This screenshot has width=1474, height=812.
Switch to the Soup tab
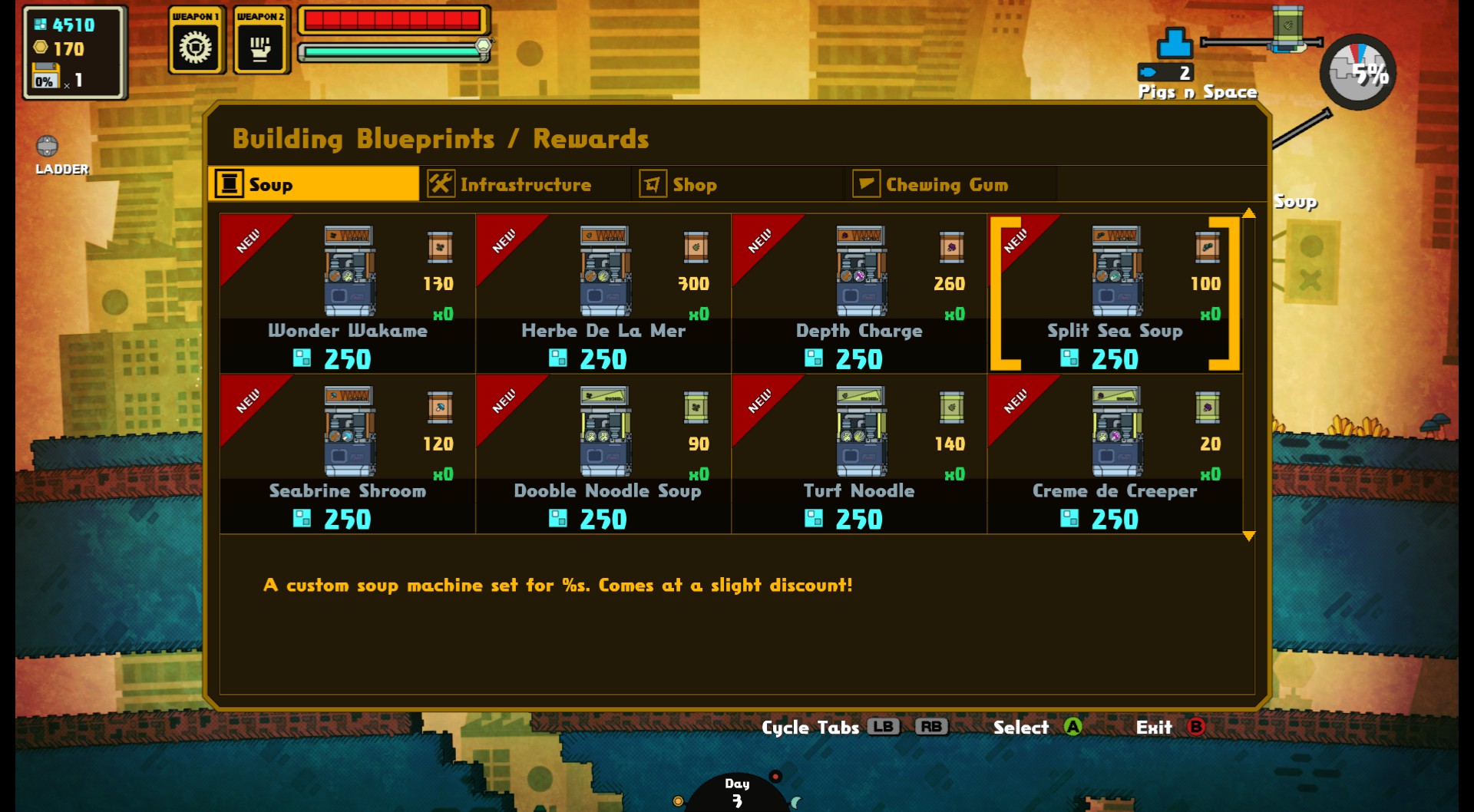[x=314, y=184]
